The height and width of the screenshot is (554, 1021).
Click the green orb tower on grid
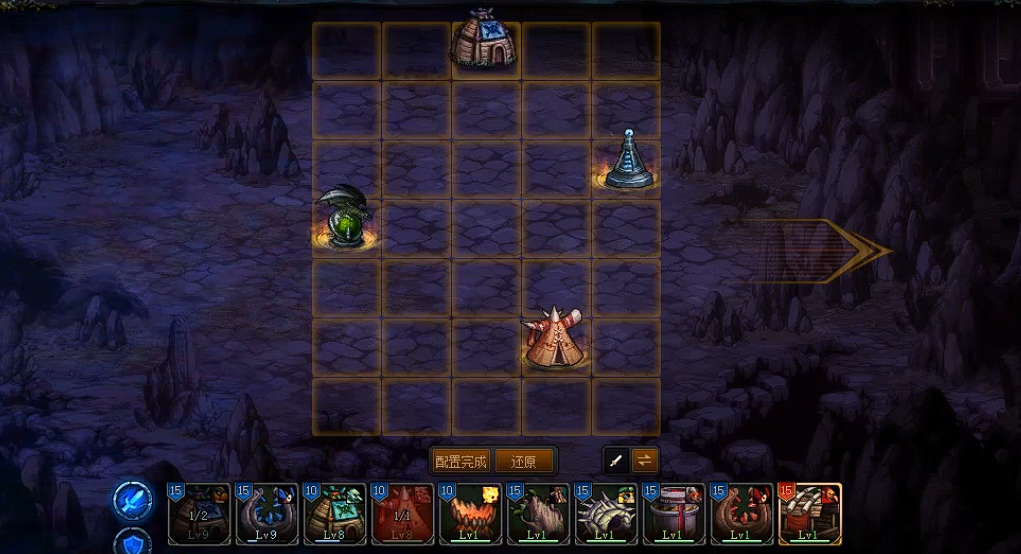346,217
